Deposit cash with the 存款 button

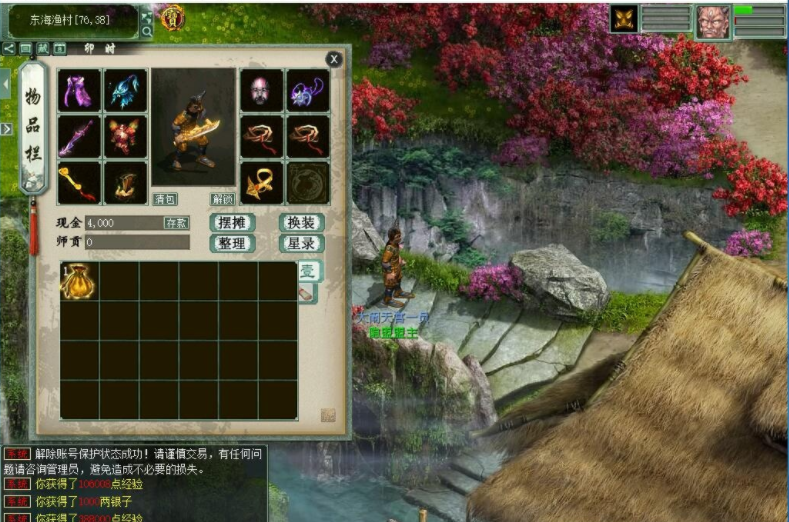176,223
